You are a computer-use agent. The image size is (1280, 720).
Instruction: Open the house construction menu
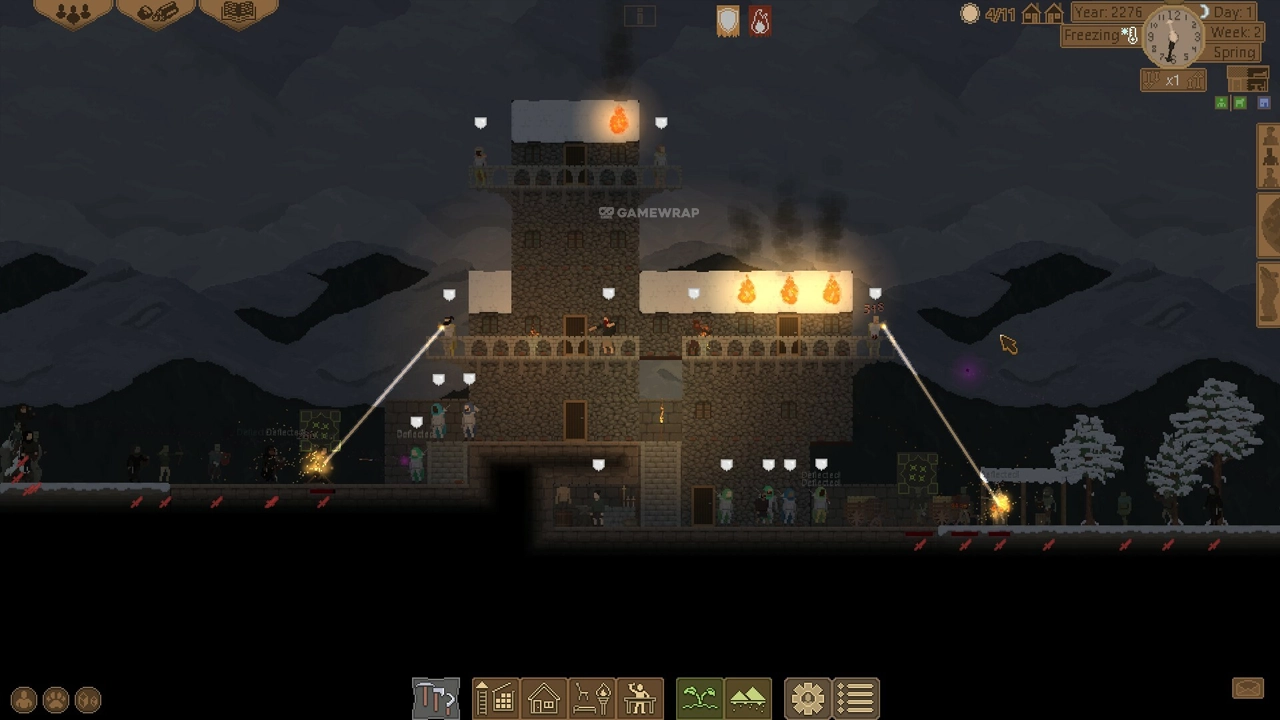pos(543,698)
